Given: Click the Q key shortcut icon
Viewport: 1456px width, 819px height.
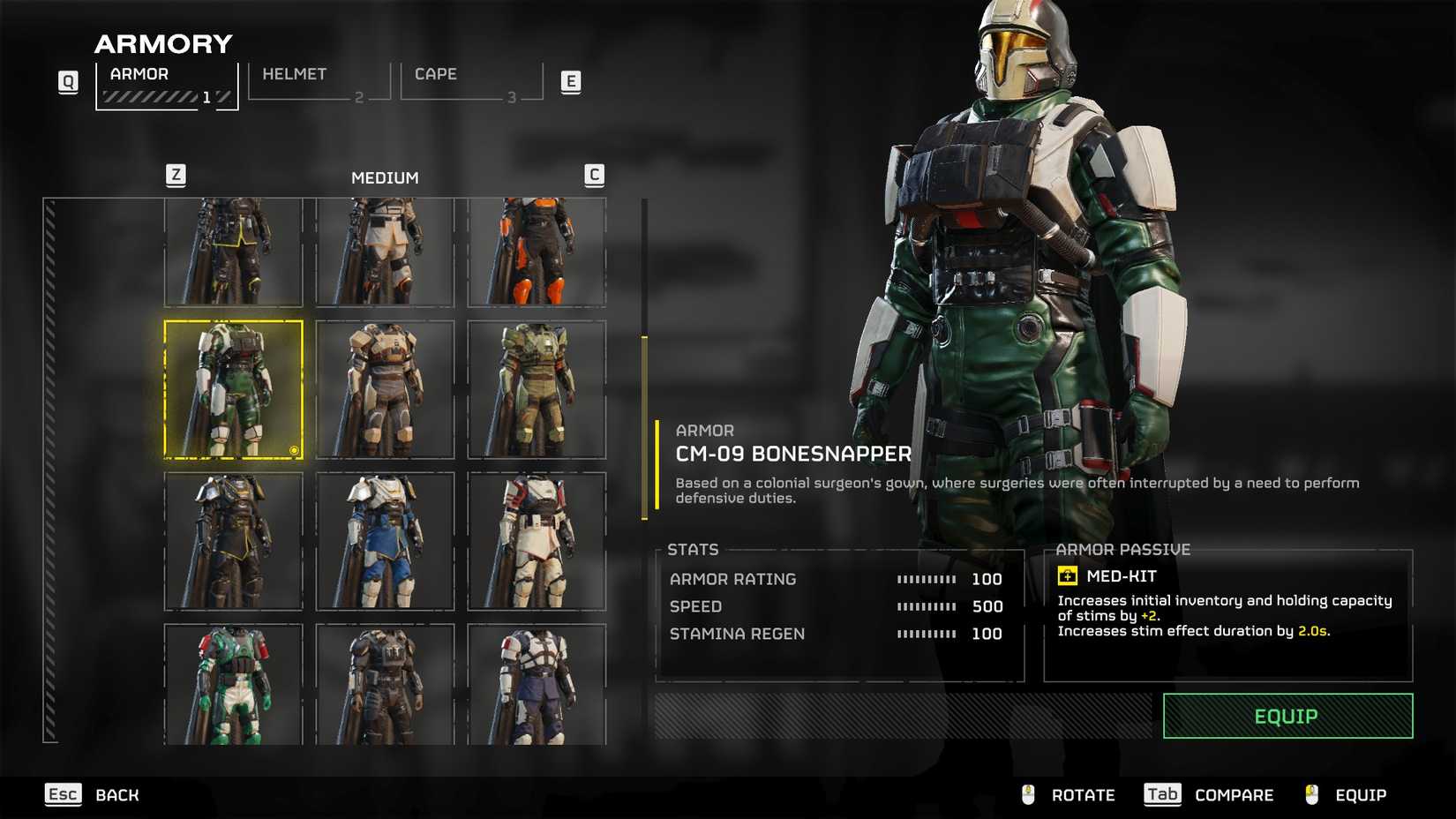Looking at the screenshot, I should point(67,81).
